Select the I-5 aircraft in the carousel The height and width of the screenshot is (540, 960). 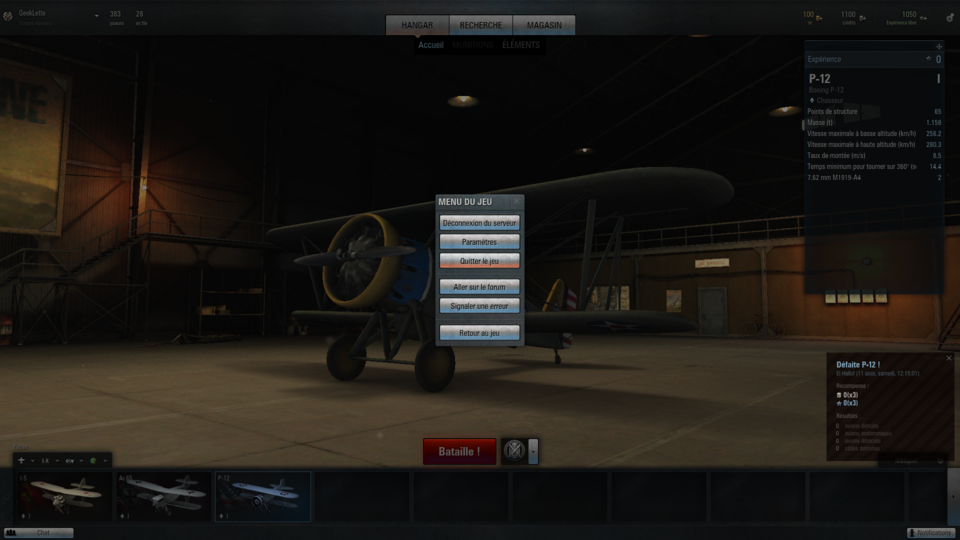coord(63,497)
